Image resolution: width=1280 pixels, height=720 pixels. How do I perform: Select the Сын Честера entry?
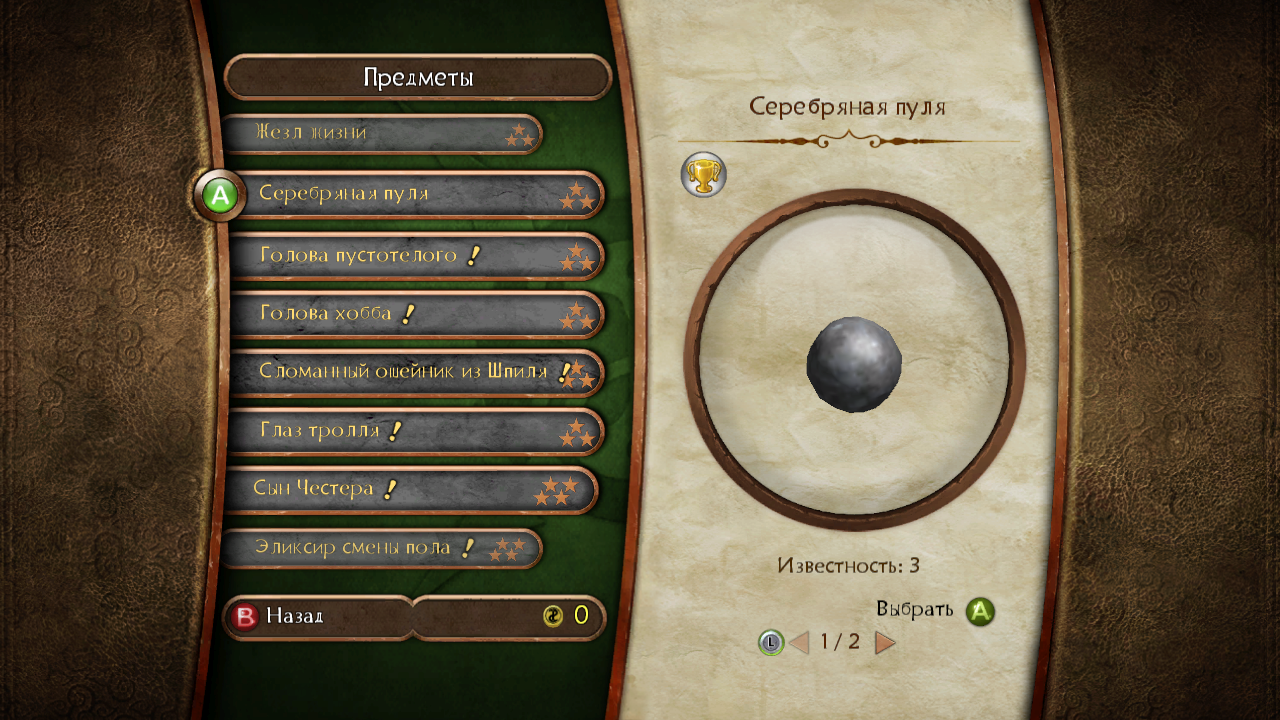[410, 489]
